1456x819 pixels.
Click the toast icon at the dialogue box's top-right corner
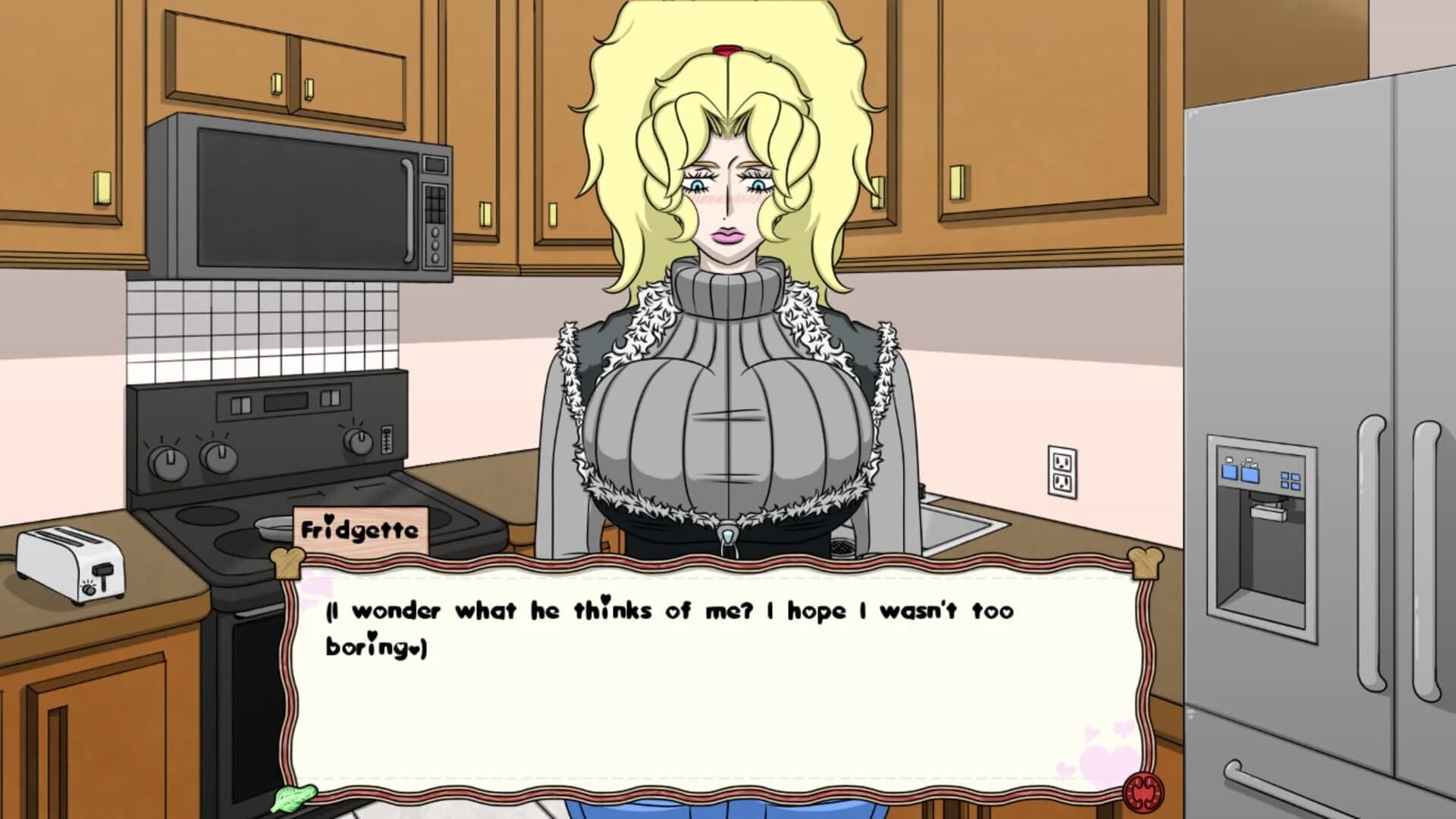1147,563
